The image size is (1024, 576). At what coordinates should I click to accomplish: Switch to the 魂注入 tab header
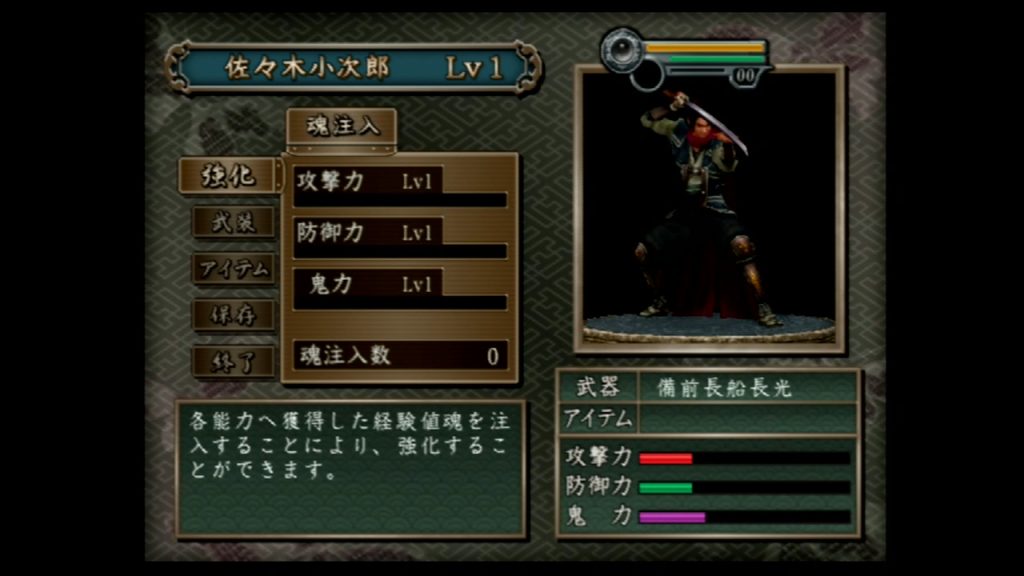pos(342,127)
